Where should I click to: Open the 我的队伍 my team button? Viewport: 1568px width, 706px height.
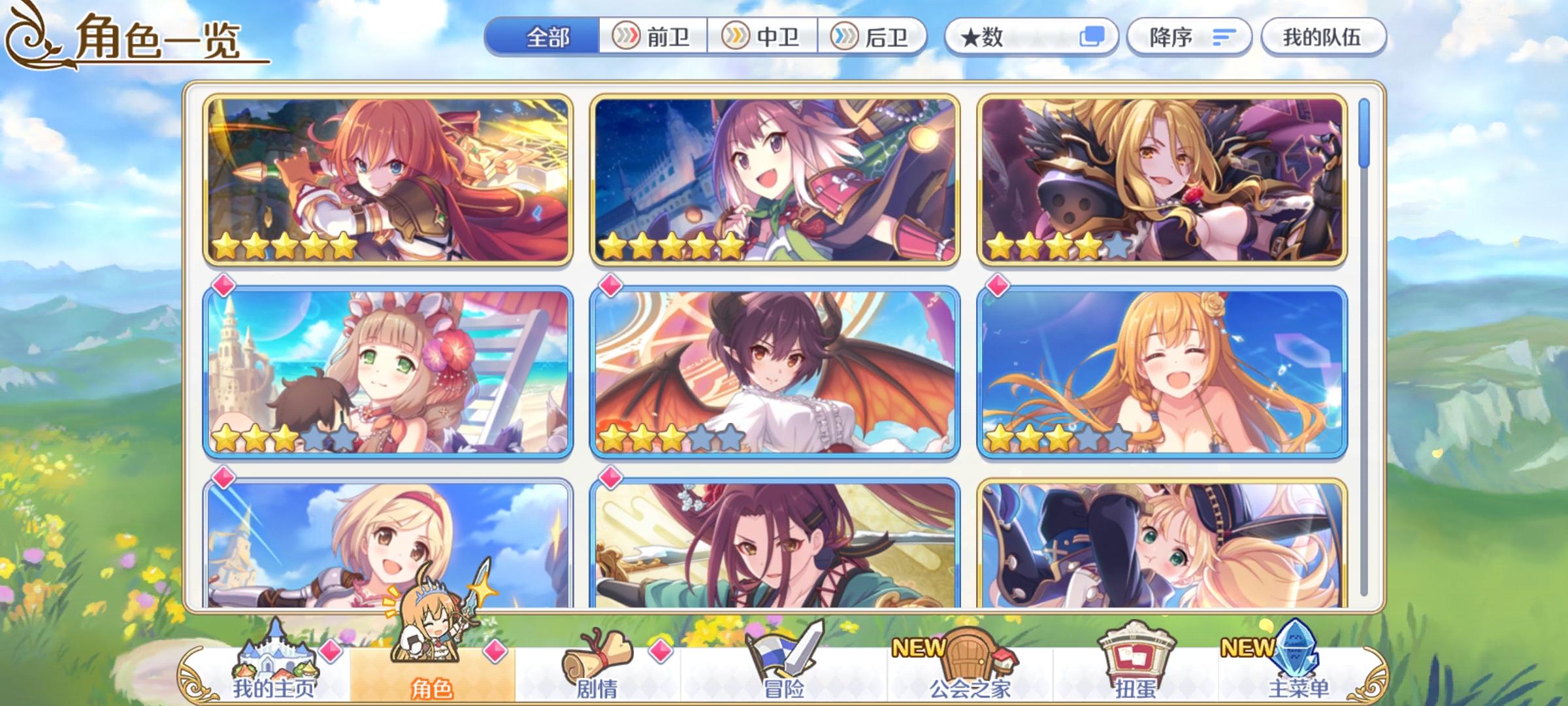click(x=1323, y=37)
